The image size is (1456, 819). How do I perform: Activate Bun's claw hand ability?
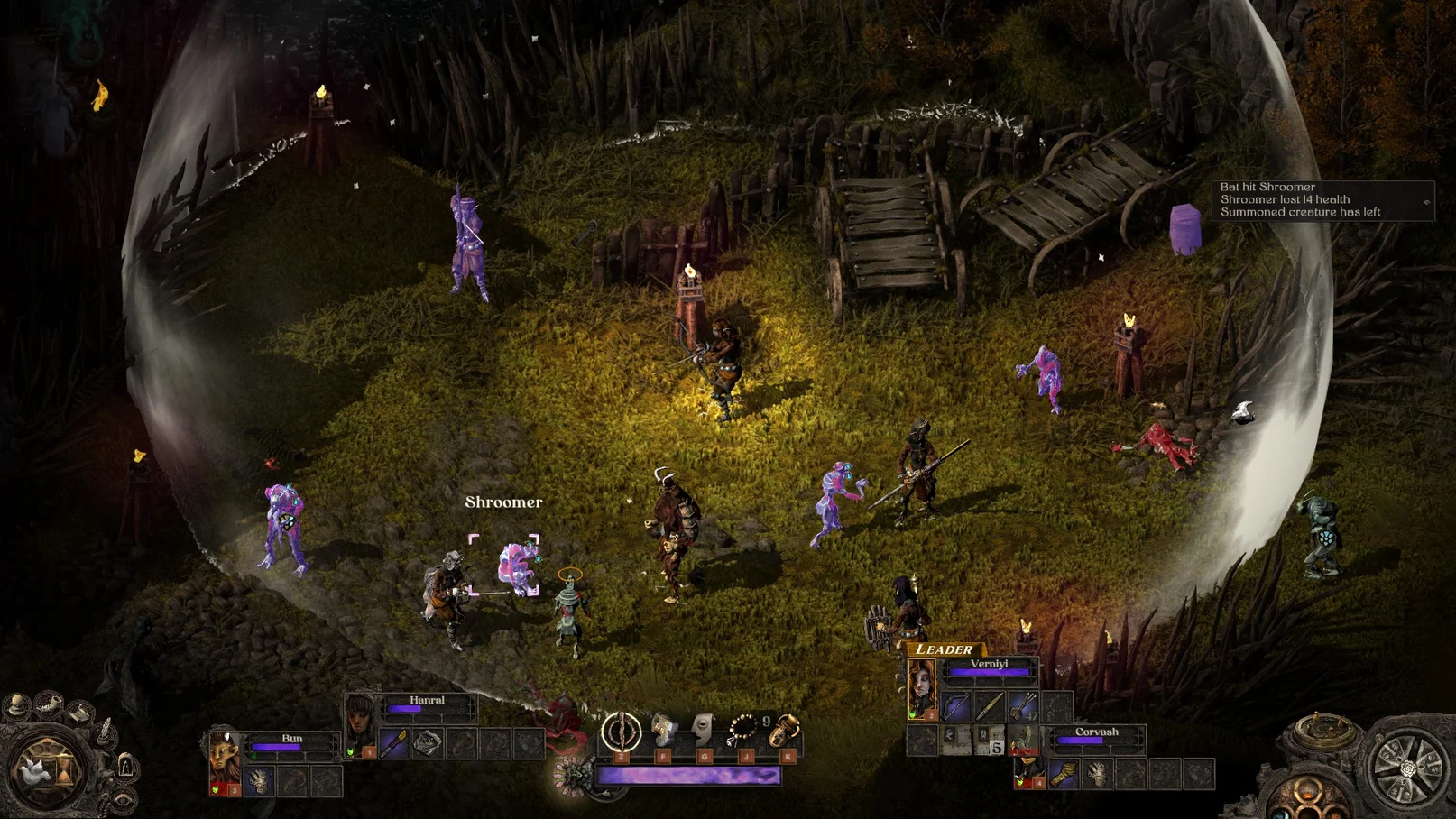[x=259, y=781]
